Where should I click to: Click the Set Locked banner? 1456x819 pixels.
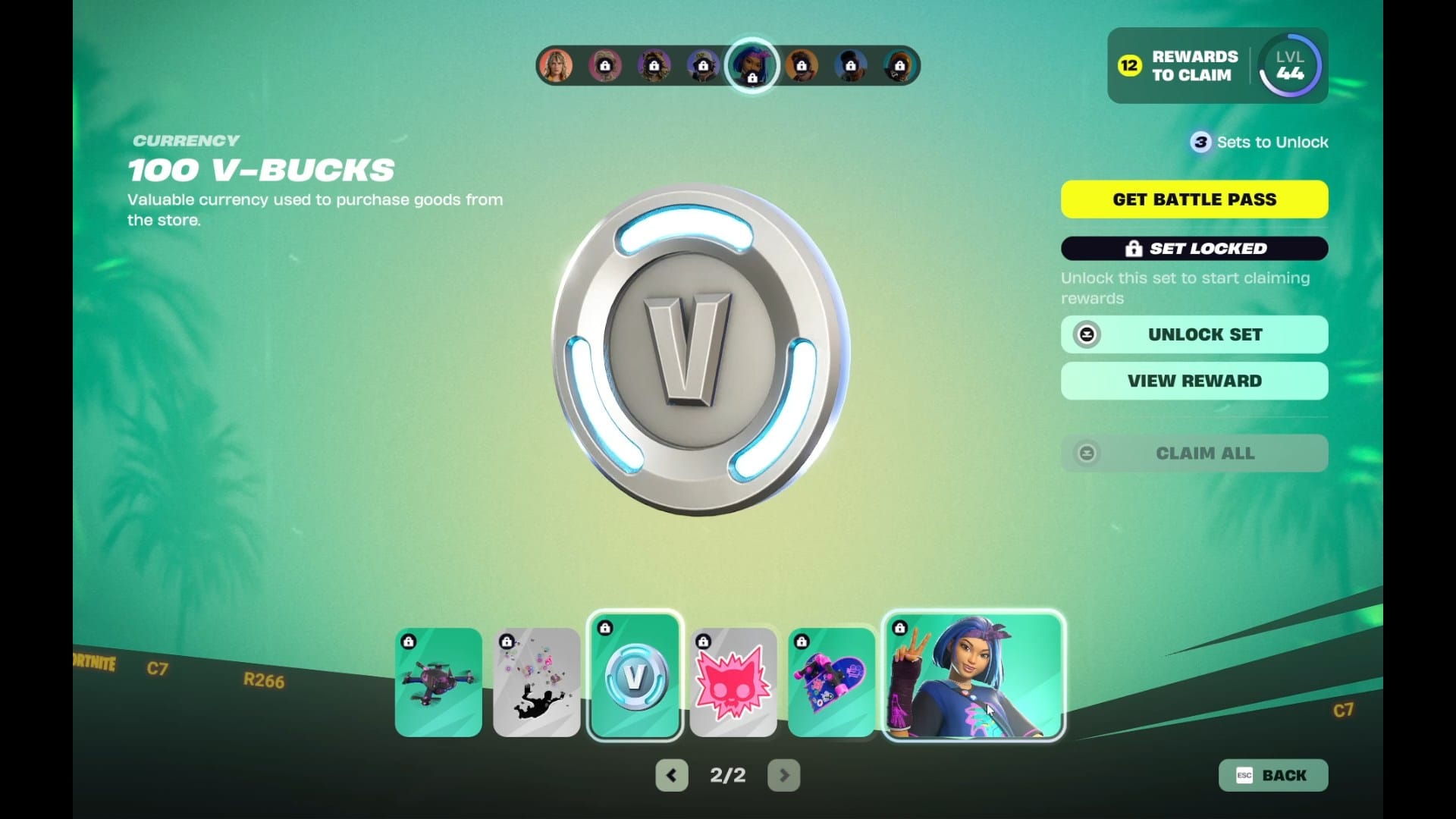pos(1194,249)
